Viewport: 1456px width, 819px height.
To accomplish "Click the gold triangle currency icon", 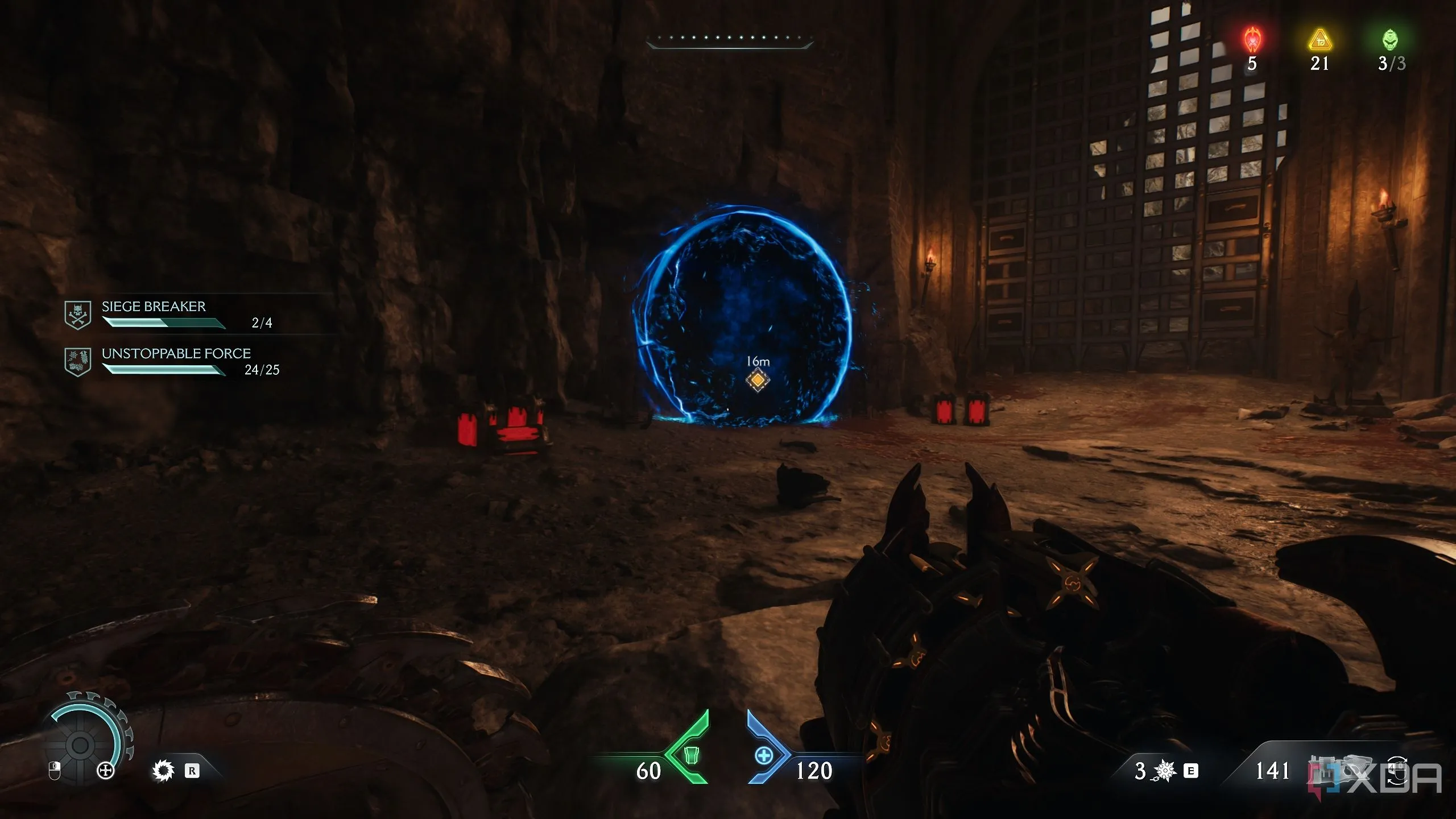I will [1319, 40].
